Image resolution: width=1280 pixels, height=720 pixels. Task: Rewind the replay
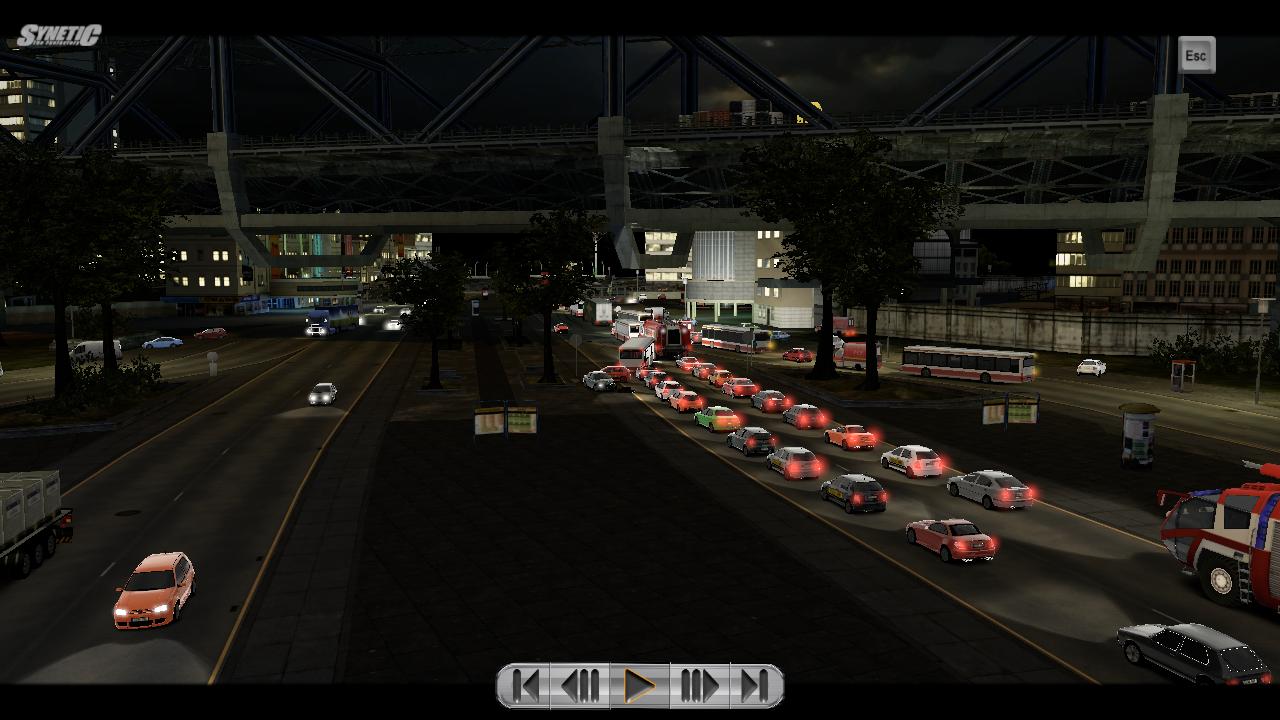(580, 686)
